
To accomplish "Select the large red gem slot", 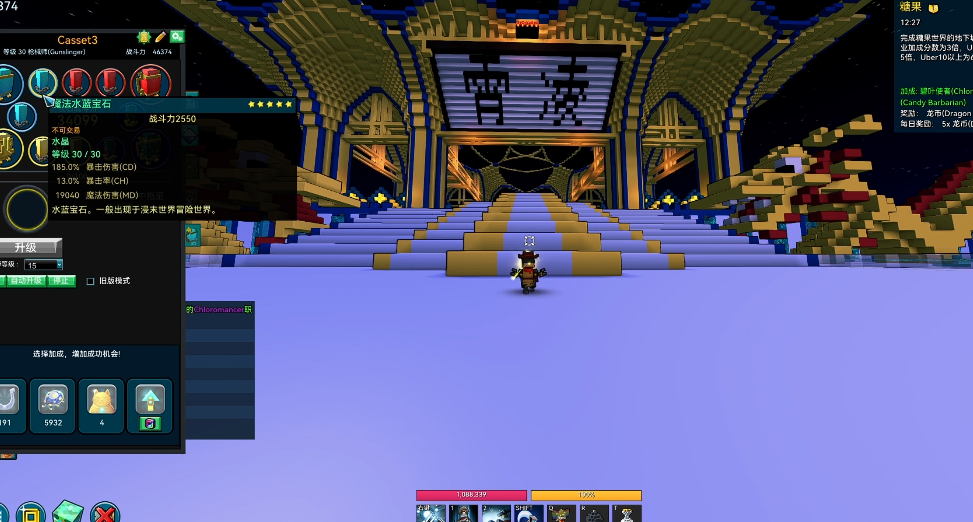I will 150,82.
